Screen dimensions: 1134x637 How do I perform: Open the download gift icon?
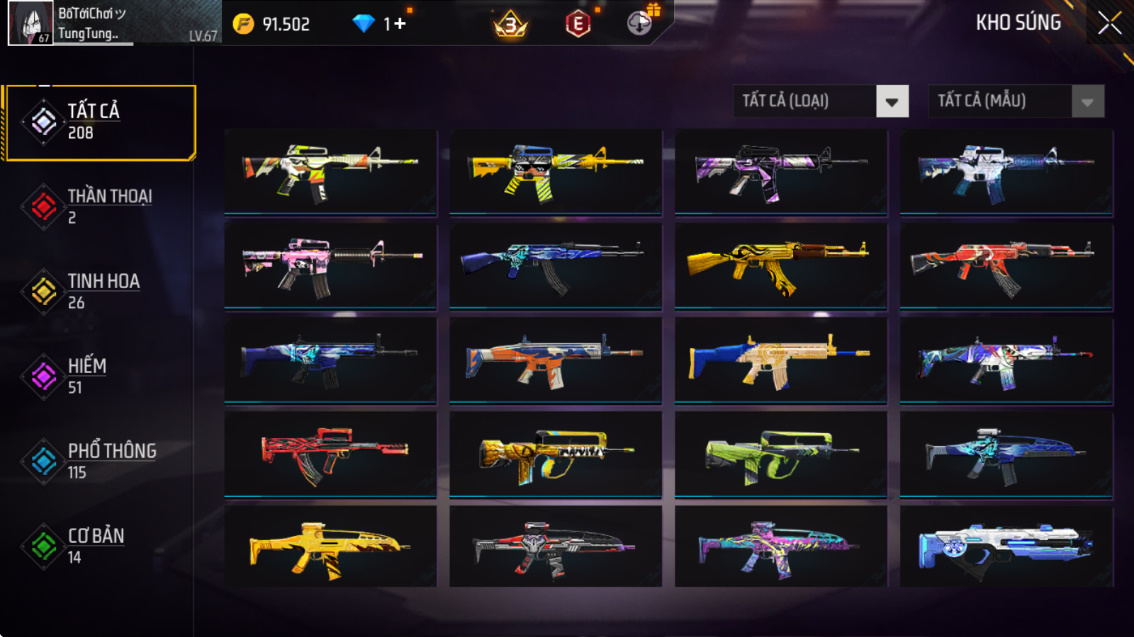click(640, 23)
